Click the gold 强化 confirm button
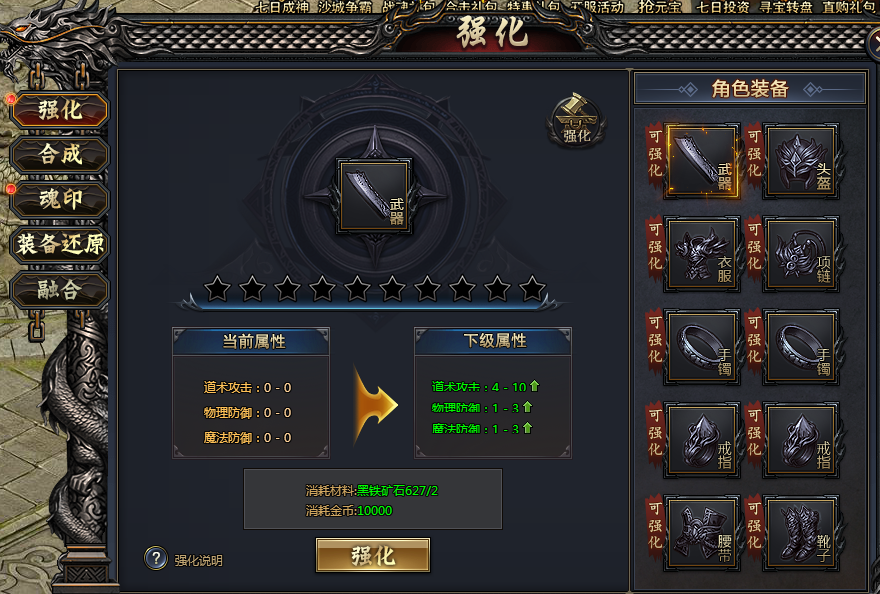 (x=373, y=556)
